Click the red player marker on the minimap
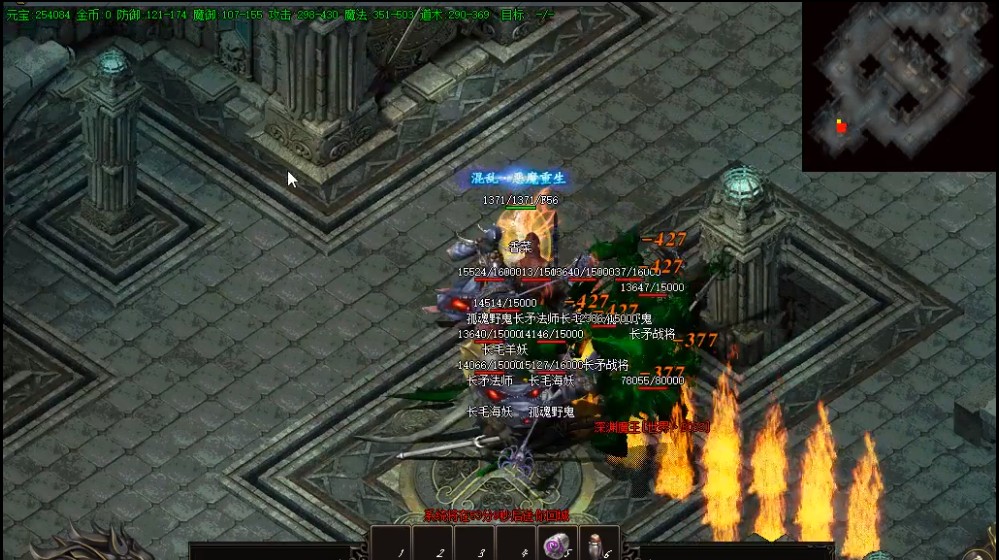This screenshot has width=999, height=560. point(841,127)
